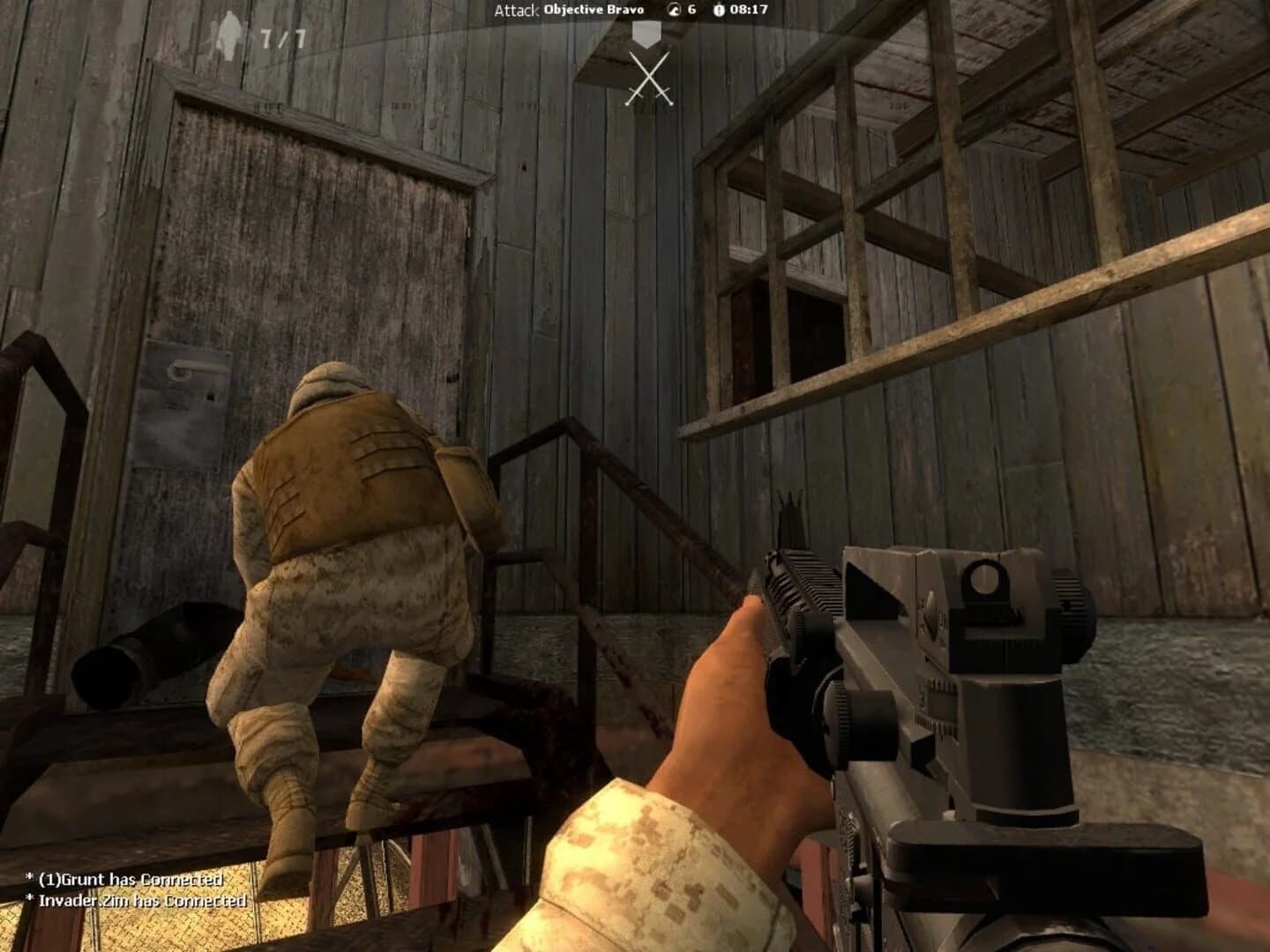Select the Attack label in the top bar
Image resolution: width=1270 pixels, height=952 pixels.
pyautogui.click(x=517, y=11)
